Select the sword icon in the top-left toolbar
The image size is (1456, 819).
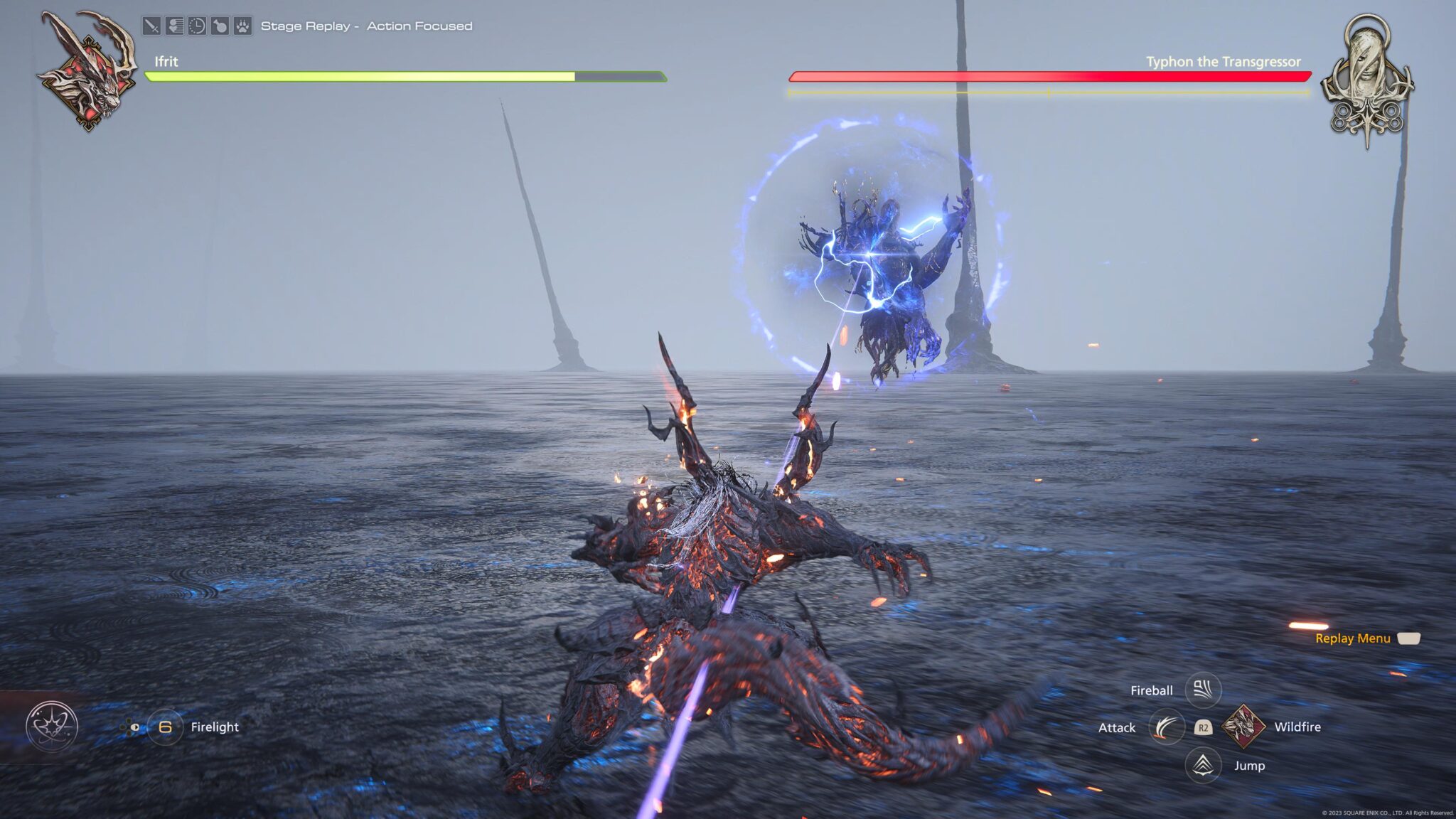pos(151,25)
